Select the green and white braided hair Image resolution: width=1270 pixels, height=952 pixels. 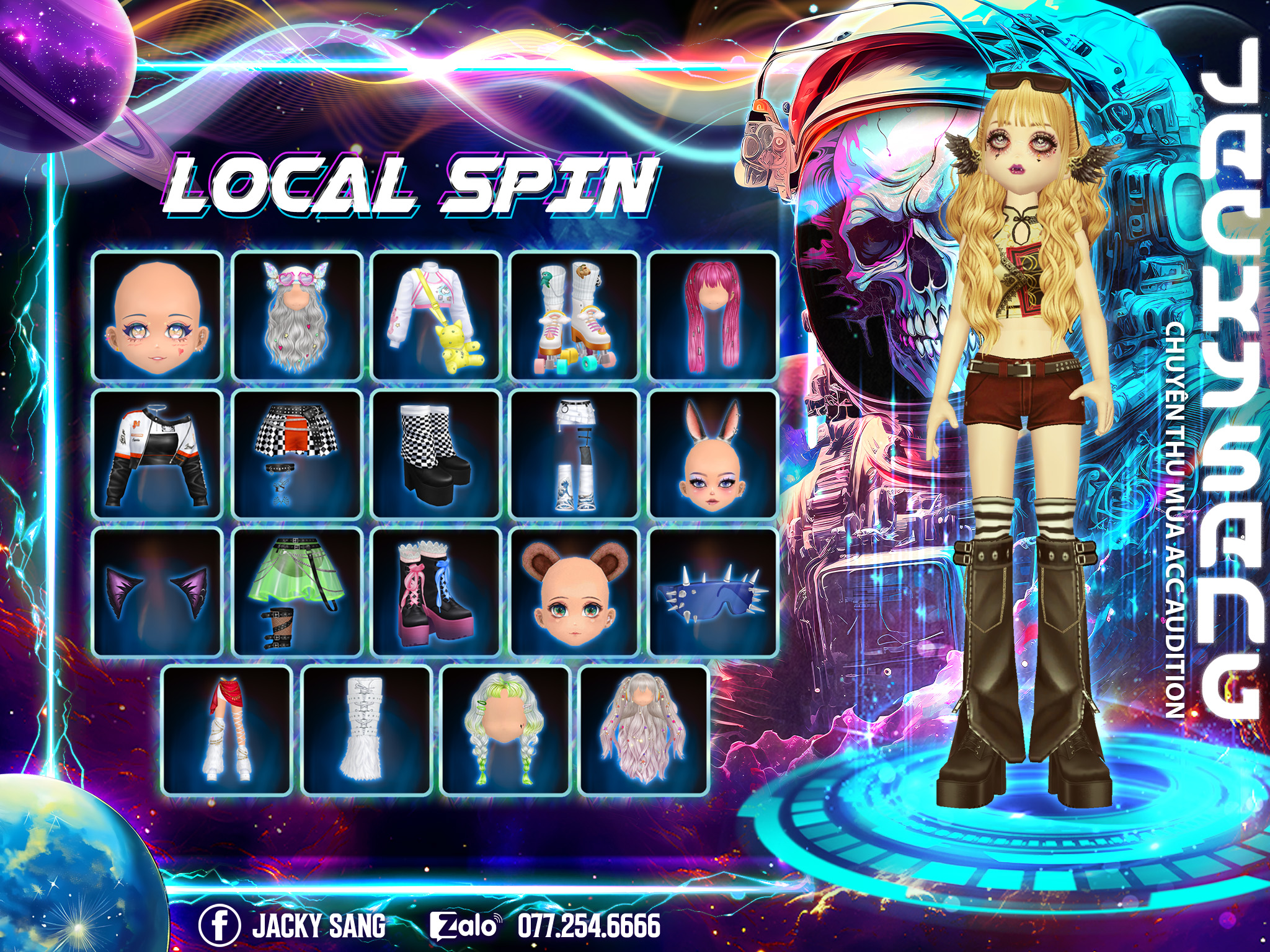[505, 731]
